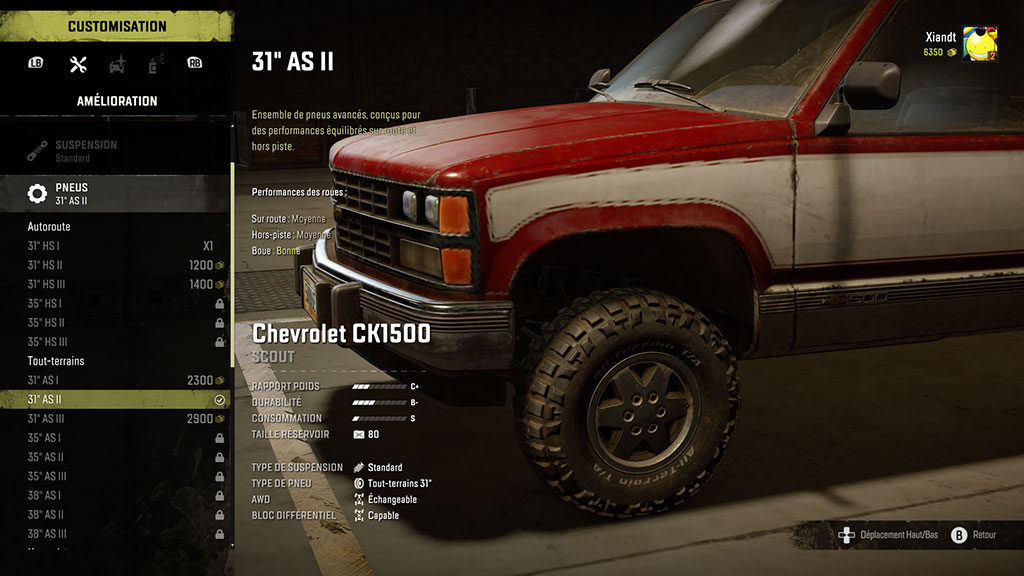1024x576 pixels.
Task: Choose the 31" HS I tires
Action: coord(120,246)
